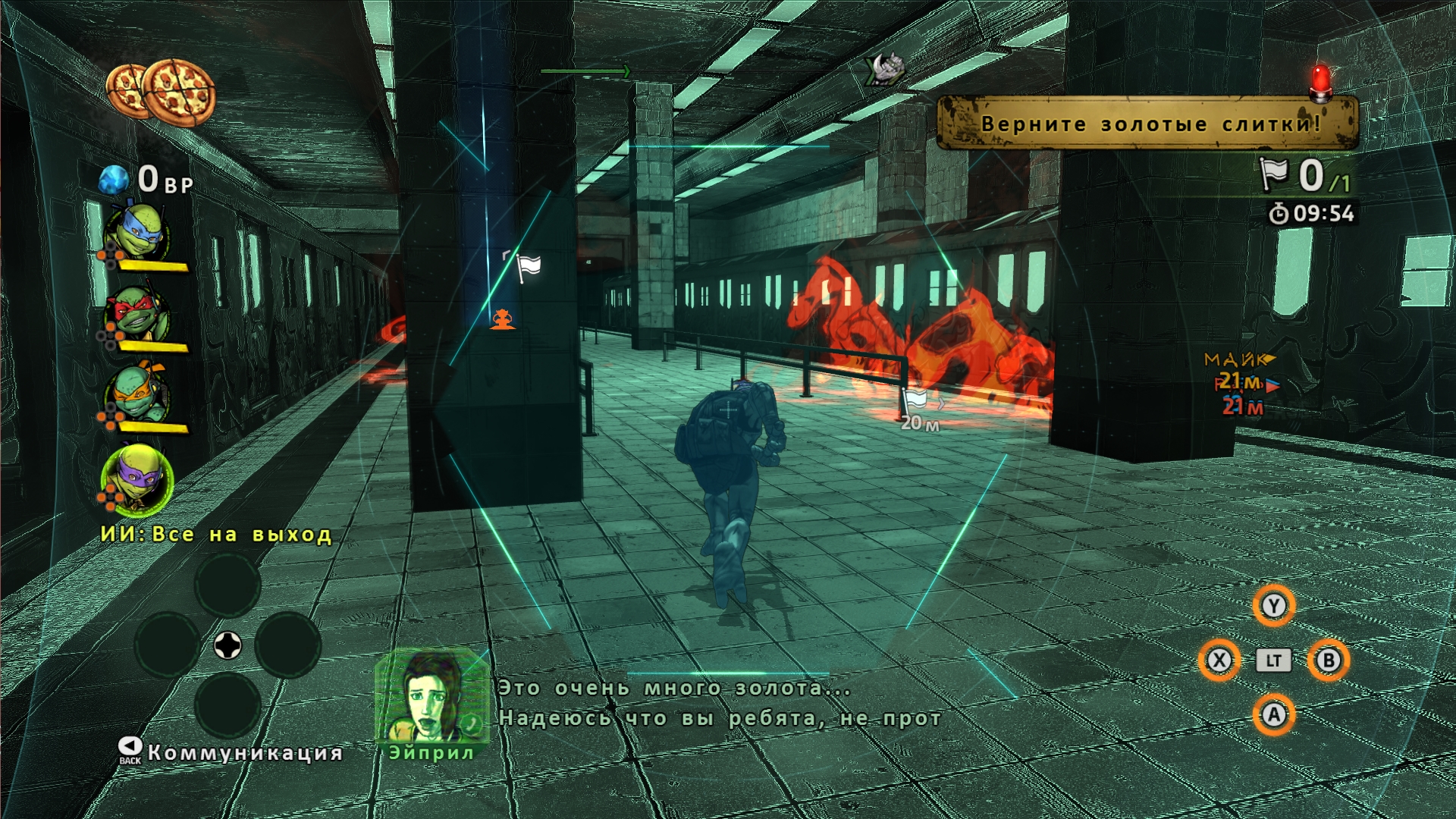Screen dimensions: 1456x819
Task: Select the rhino boss icon
Action: pos(886,69)
